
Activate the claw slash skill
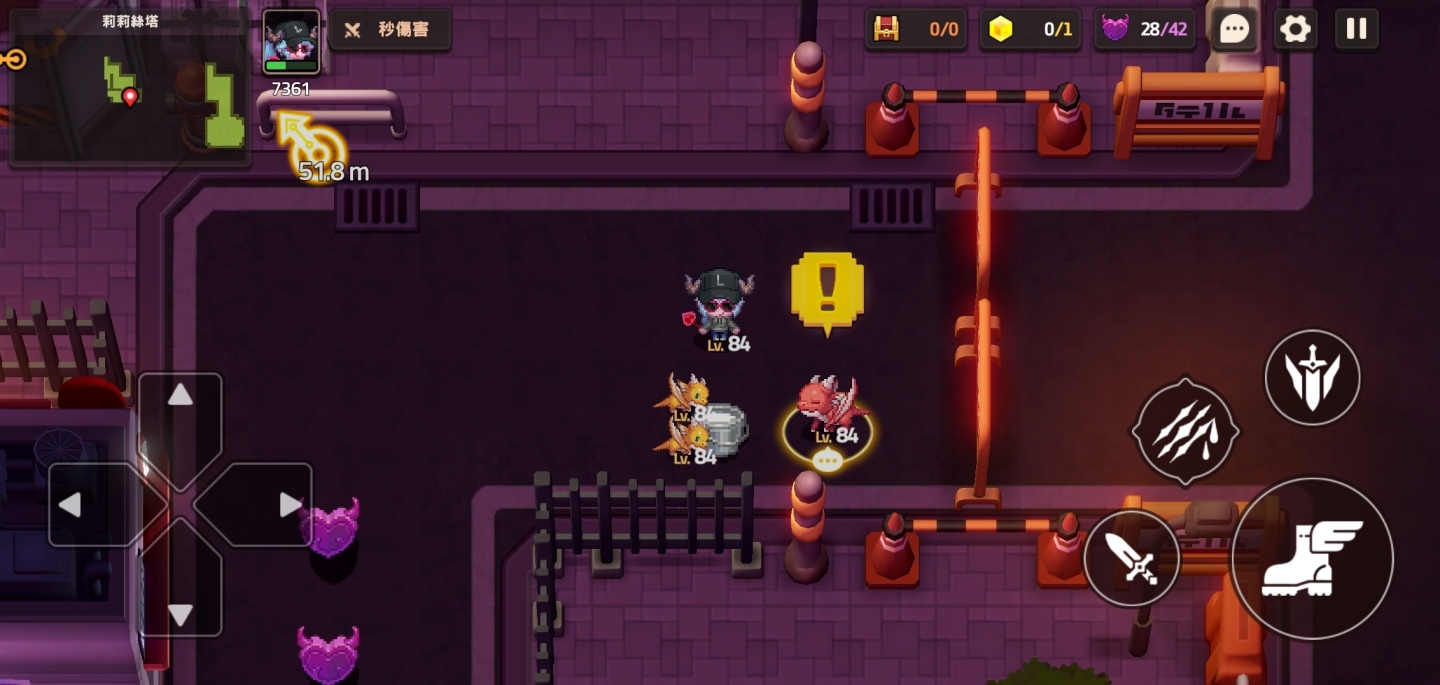[1185, 432]
